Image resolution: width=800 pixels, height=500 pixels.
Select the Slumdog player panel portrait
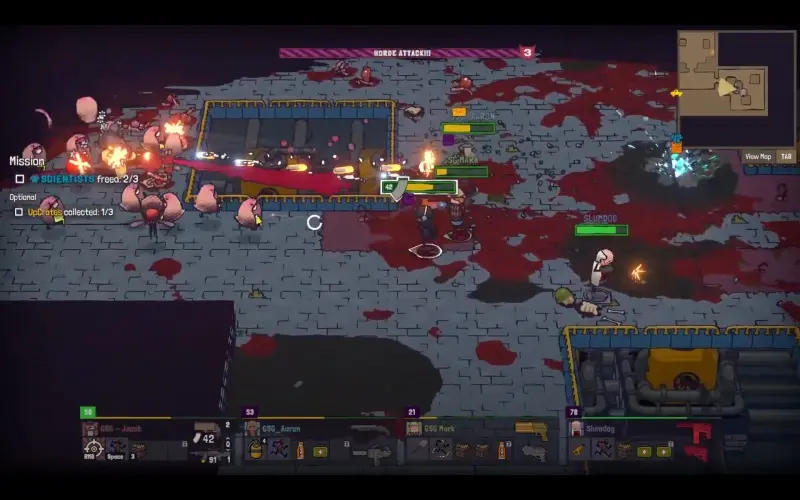tap(577, 429)
